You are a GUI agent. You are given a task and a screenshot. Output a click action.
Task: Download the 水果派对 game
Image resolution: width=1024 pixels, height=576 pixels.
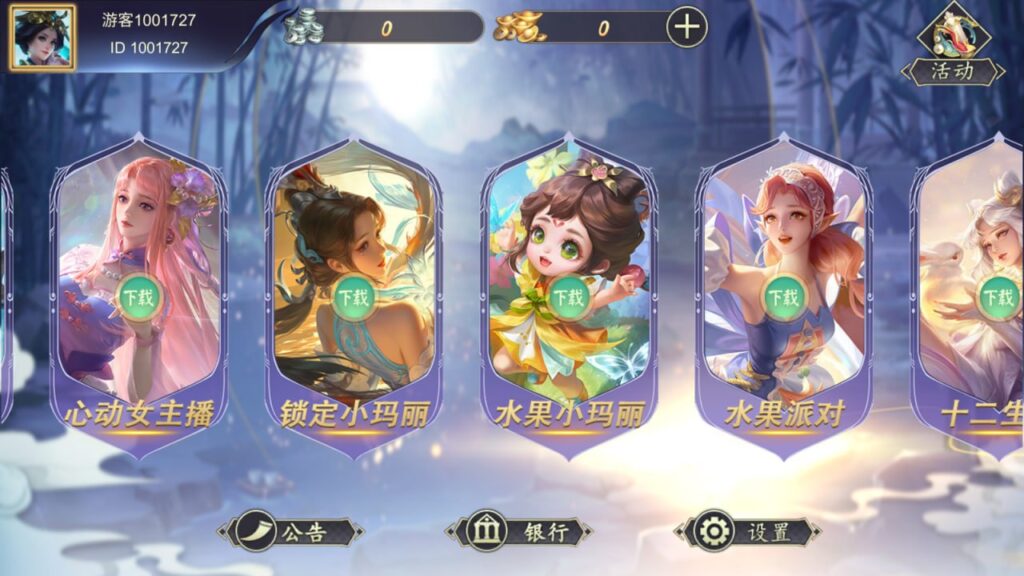783,297
